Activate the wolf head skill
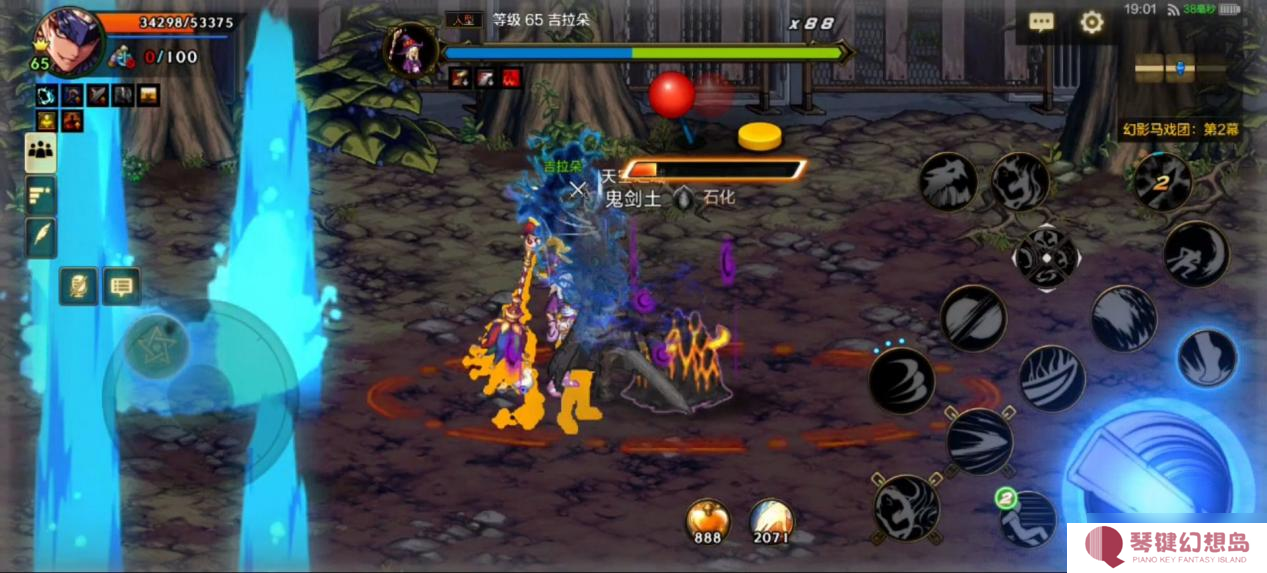This screenshot has height=573, width=1267. tap(948, 182)
